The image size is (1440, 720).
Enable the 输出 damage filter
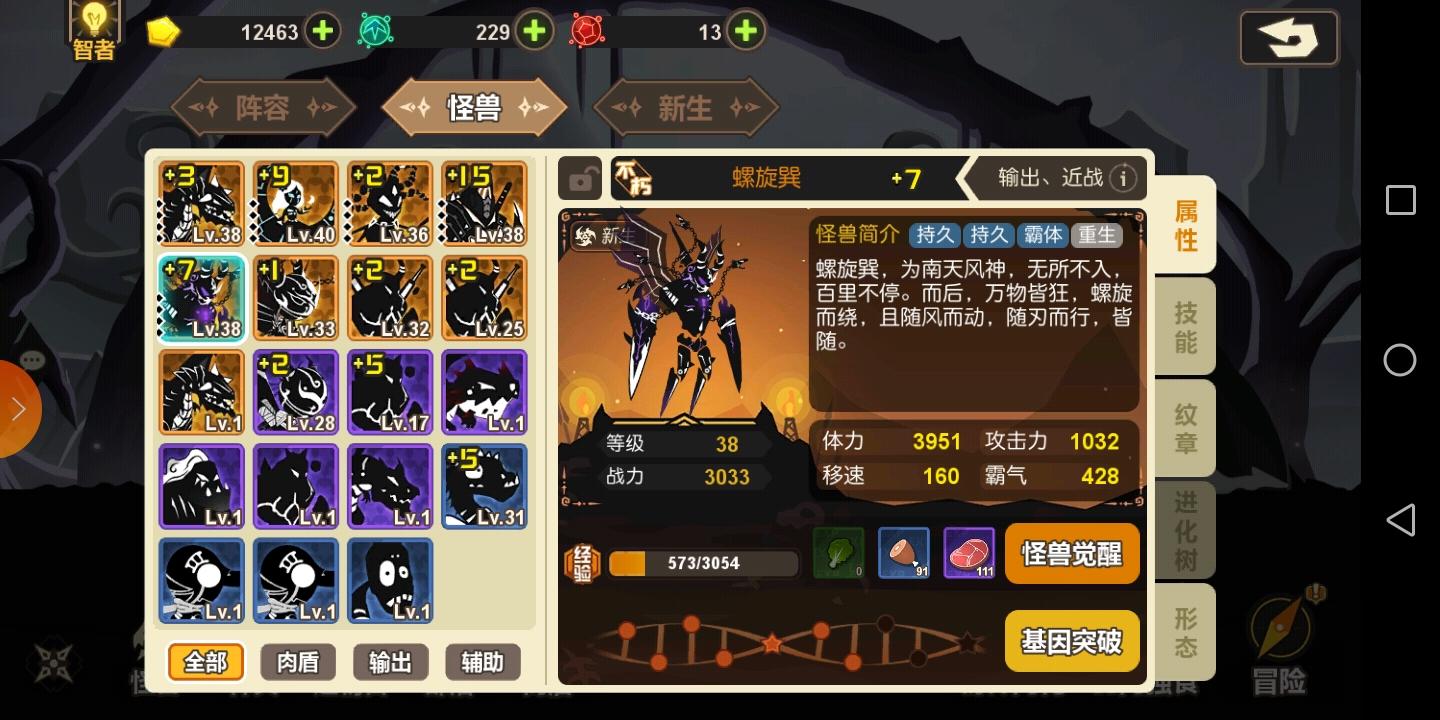[390, 661]
